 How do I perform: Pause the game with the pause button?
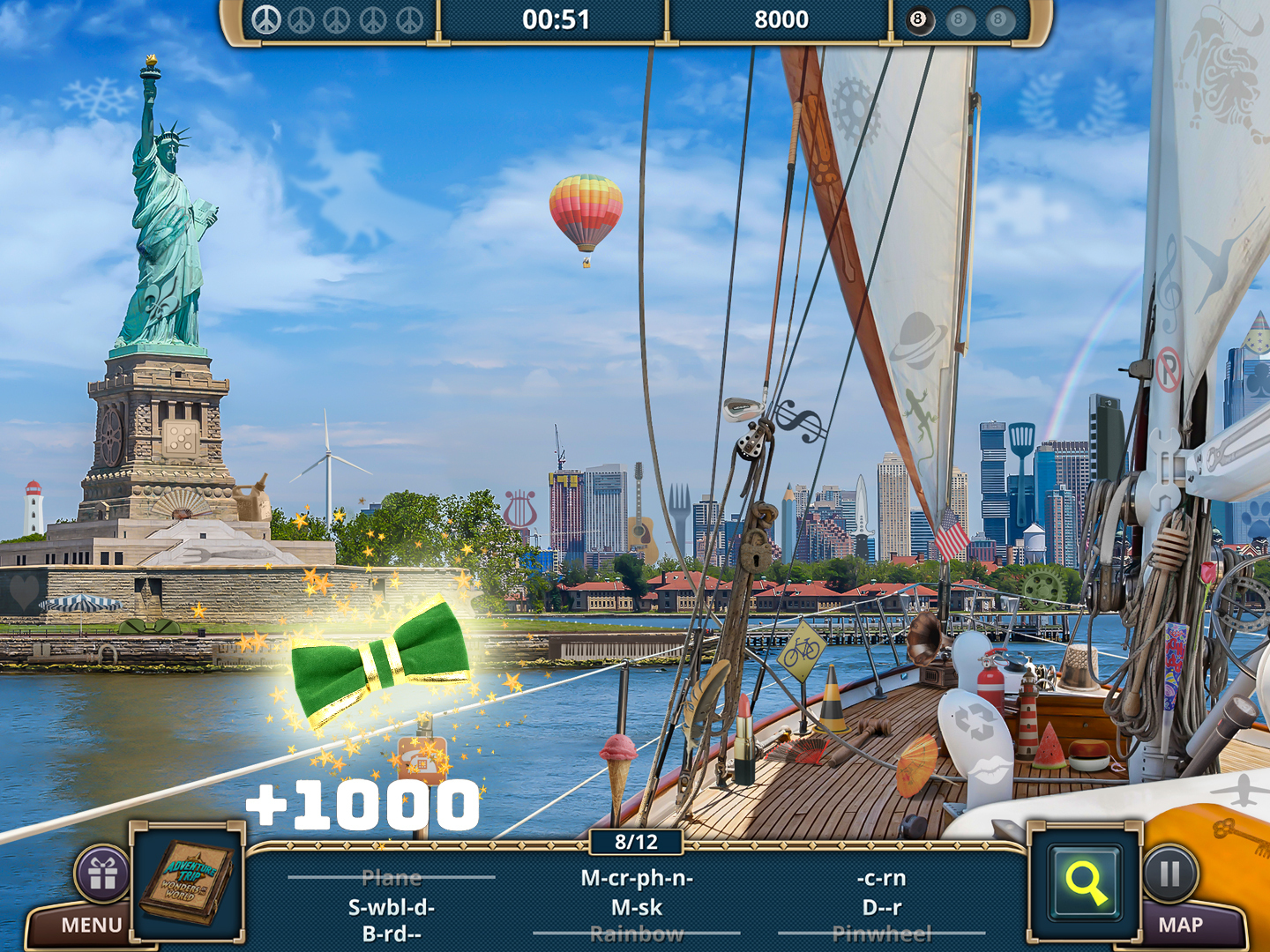(1169, 874)
